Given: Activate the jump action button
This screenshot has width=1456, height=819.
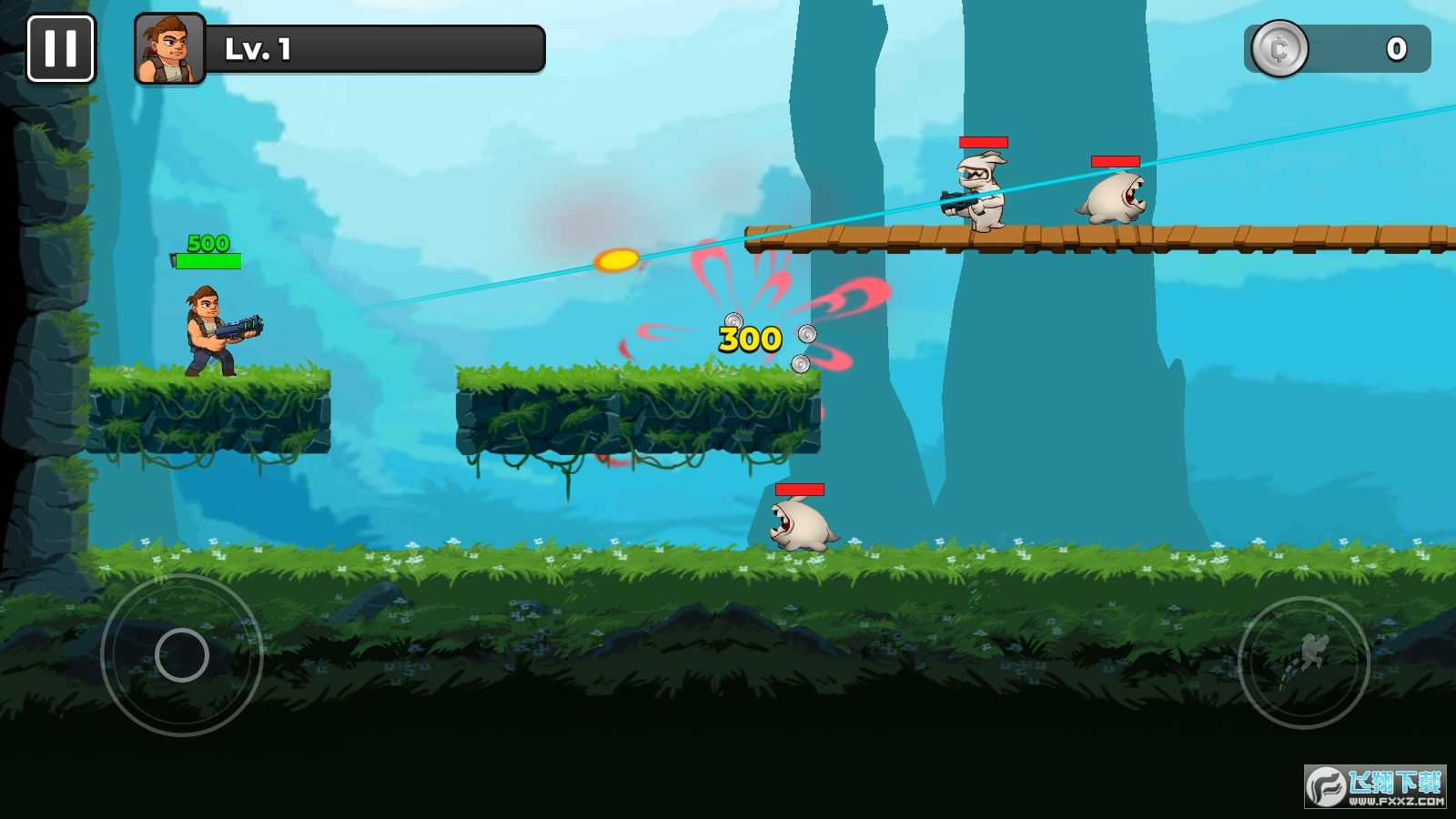Looking at the screenshot, I should click(x=1303, y=662).
